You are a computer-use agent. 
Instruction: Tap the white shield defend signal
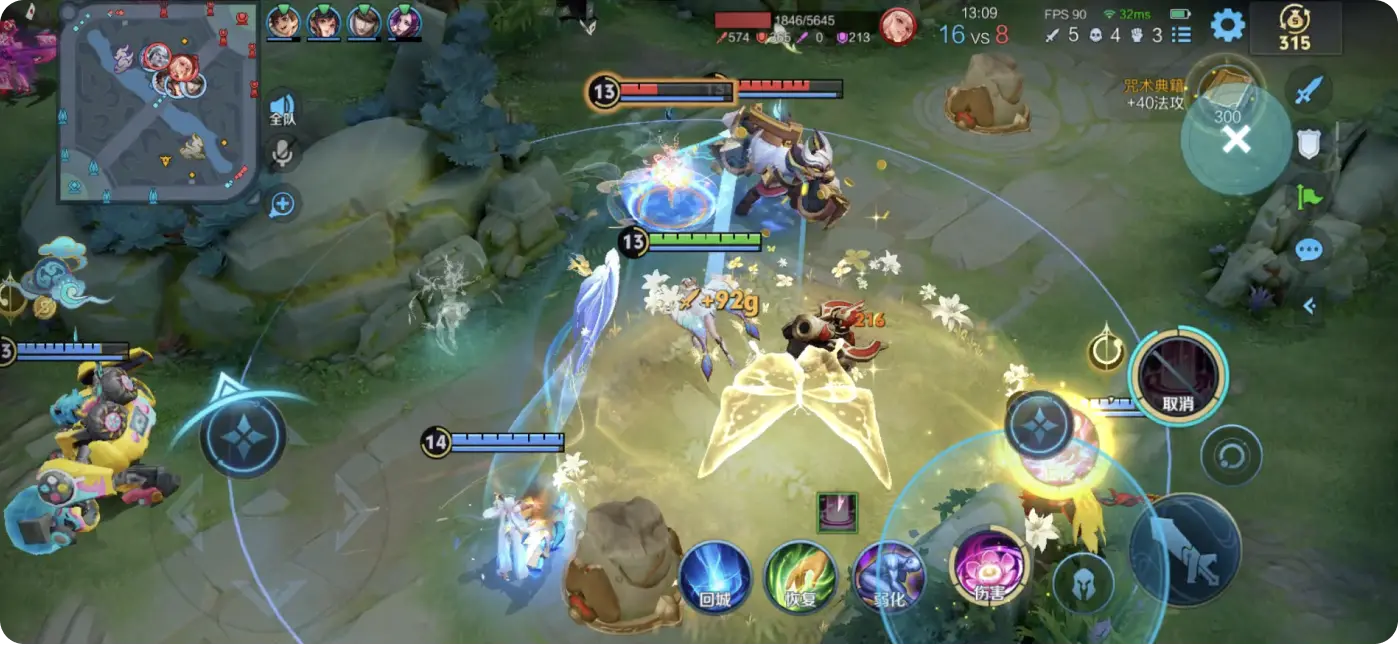click(x=1309, y=145)
